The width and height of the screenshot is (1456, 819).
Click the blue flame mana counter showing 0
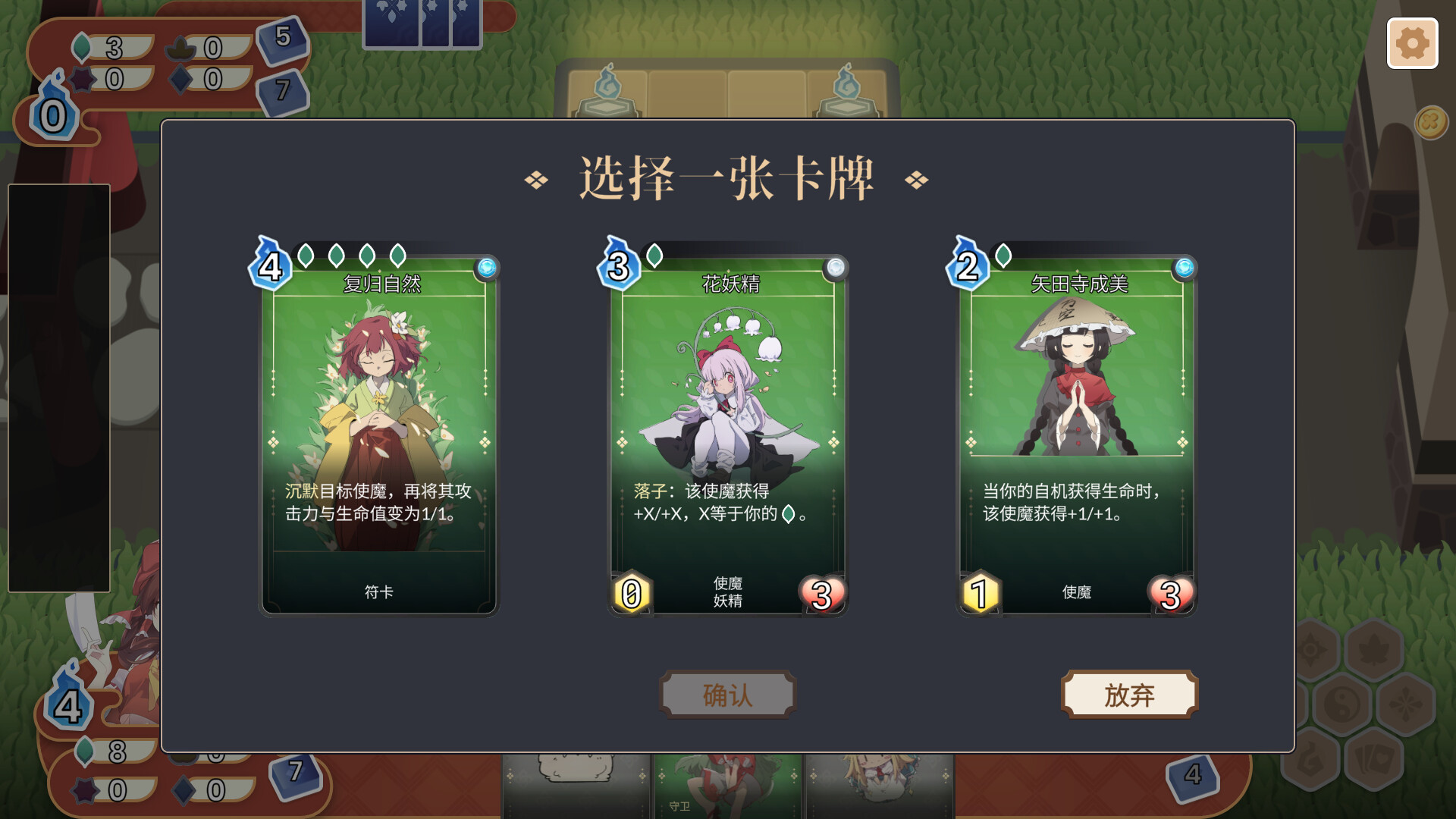pos(53,116)
